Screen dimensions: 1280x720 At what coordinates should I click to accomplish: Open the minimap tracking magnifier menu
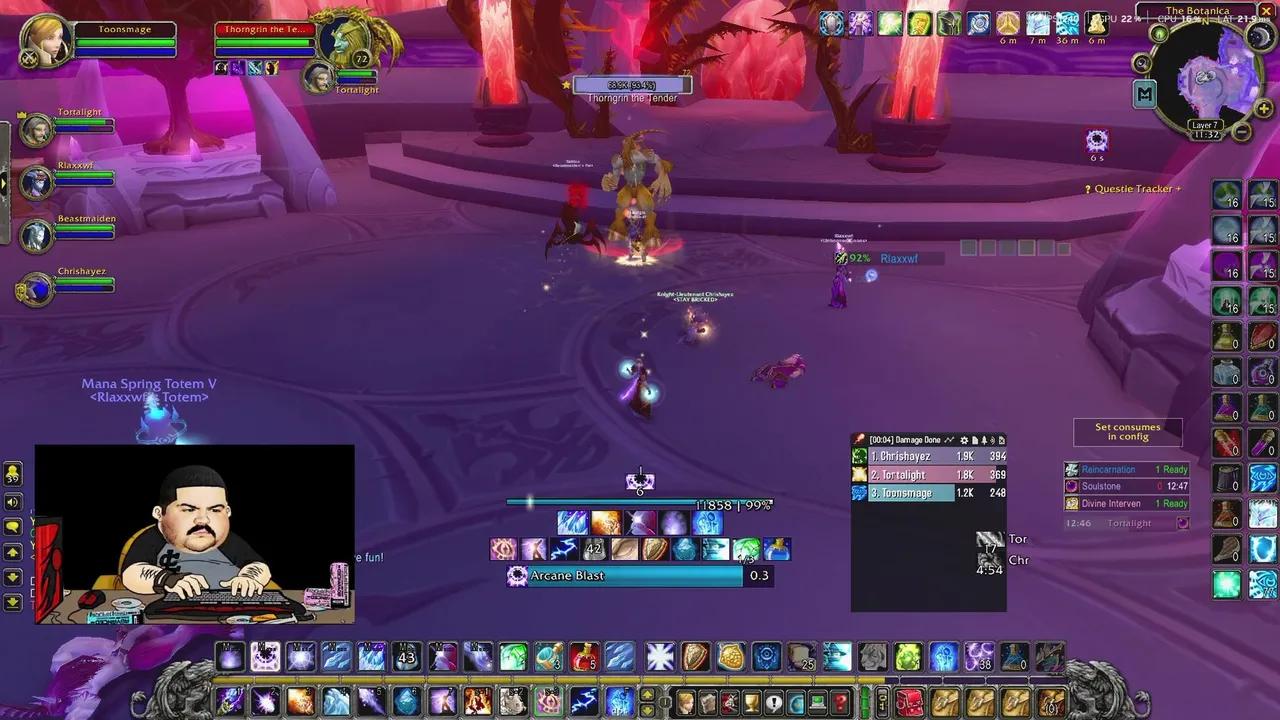pos(1141,63)
